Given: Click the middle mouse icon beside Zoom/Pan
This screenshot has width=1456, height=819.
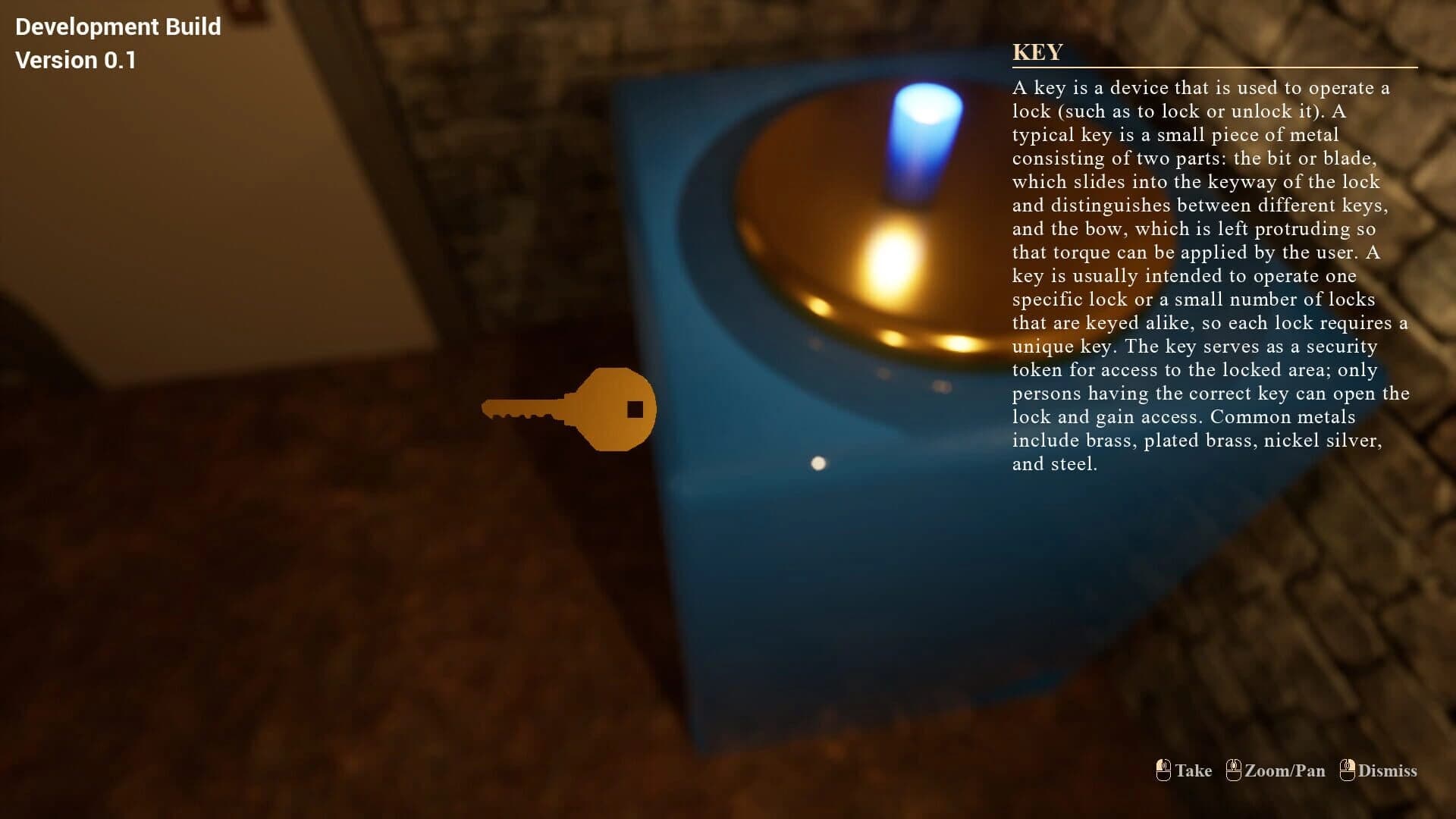Looking at the screenshot, I should tap(1235, 770).
